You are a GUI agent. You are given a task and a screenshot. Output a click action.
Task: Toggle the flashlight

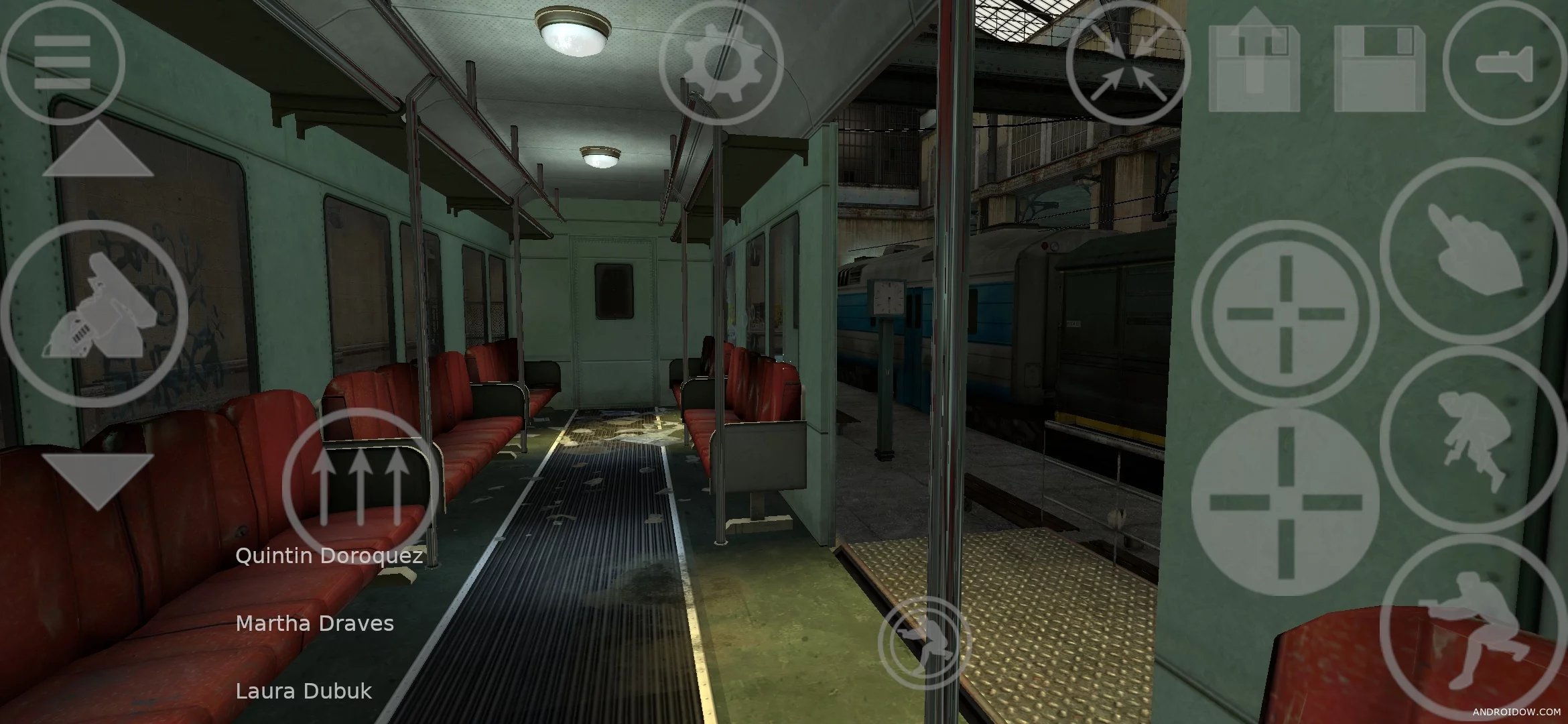(1504, 64)
